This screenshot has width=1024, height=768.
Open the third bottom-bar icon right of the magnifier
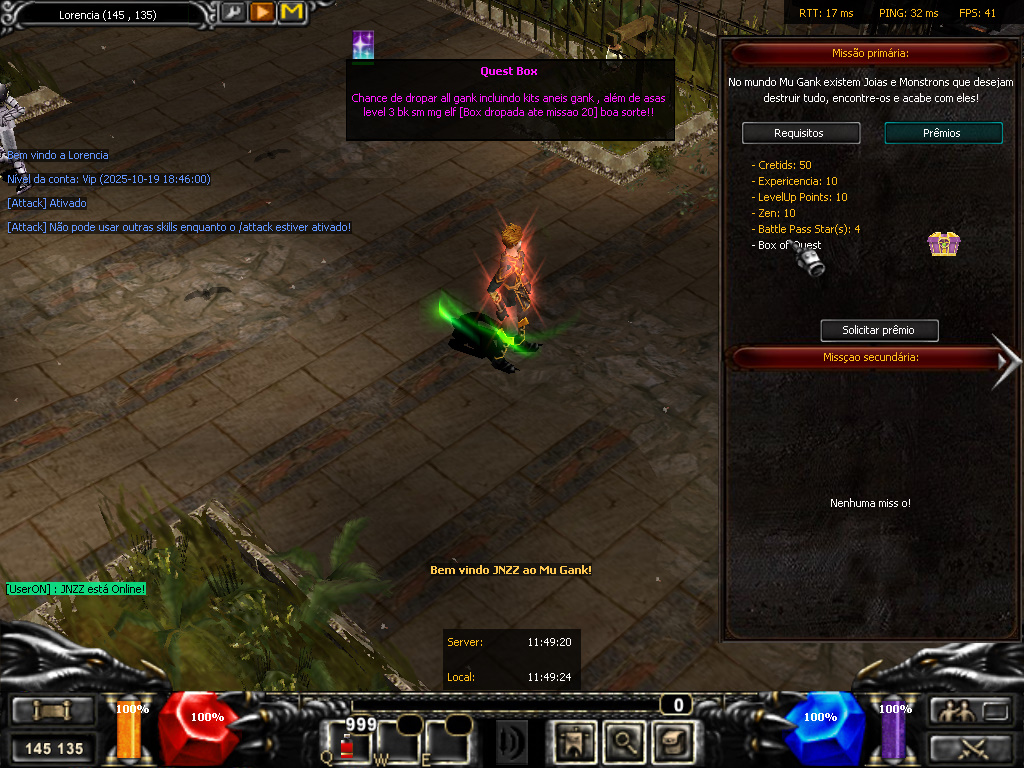point(672,741)
